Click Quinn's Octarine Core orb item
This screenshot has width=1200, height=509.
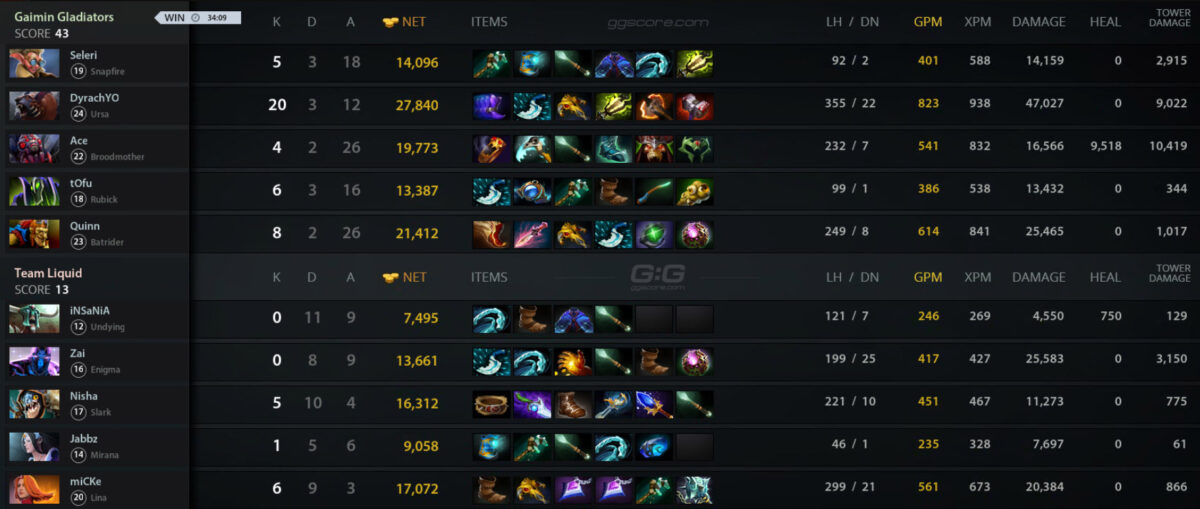pyautogui.click(x=695, y=234)
